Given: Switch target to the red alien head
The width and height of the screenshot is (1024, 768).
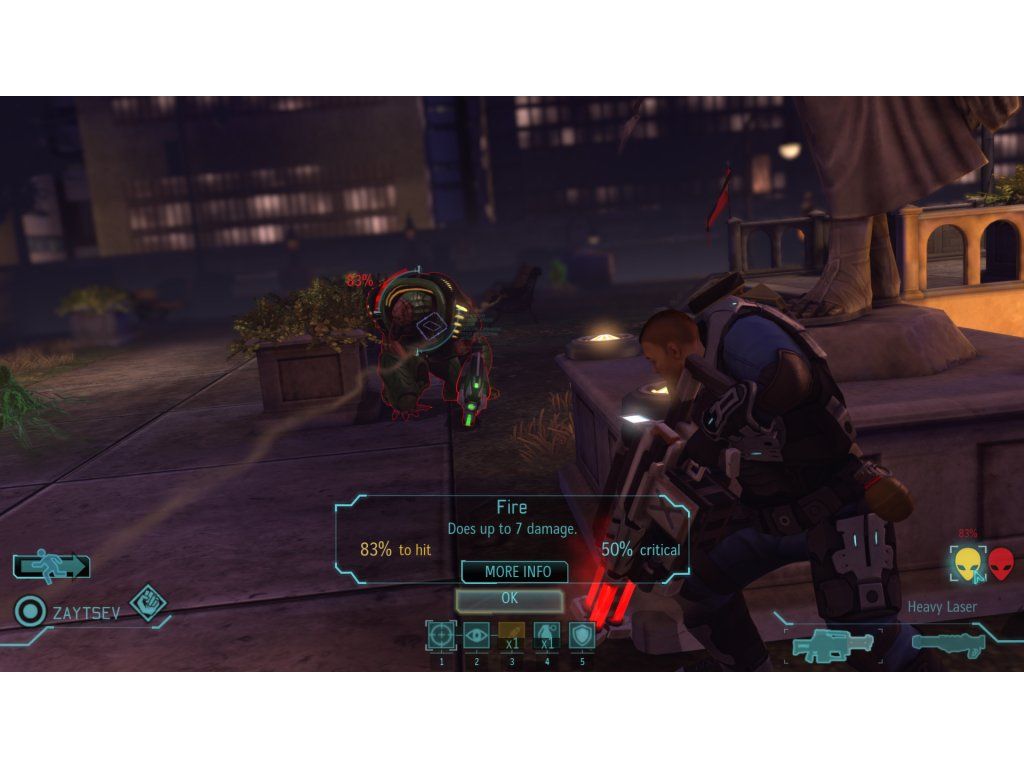Looking at the screenshot, I should 1001,564.
